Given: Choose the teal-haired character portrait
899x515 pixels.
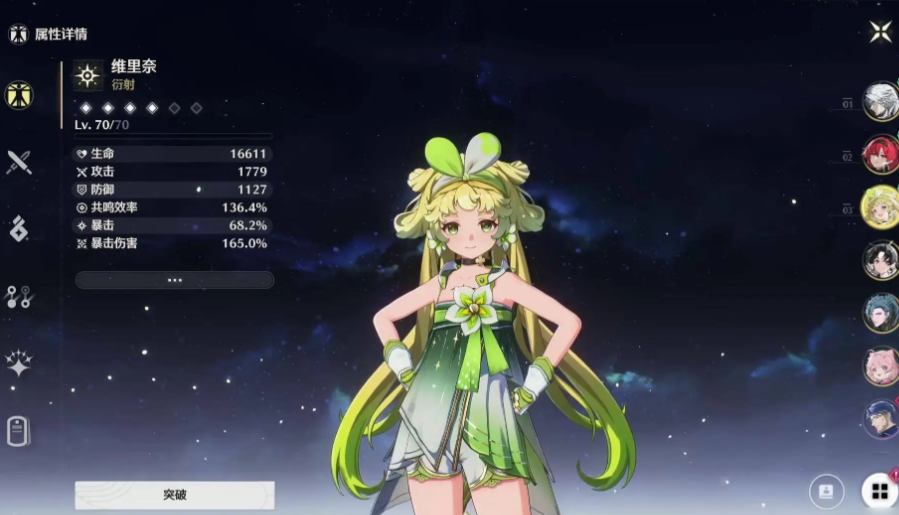Looking at the screenshot, I should tap(881, 313).
